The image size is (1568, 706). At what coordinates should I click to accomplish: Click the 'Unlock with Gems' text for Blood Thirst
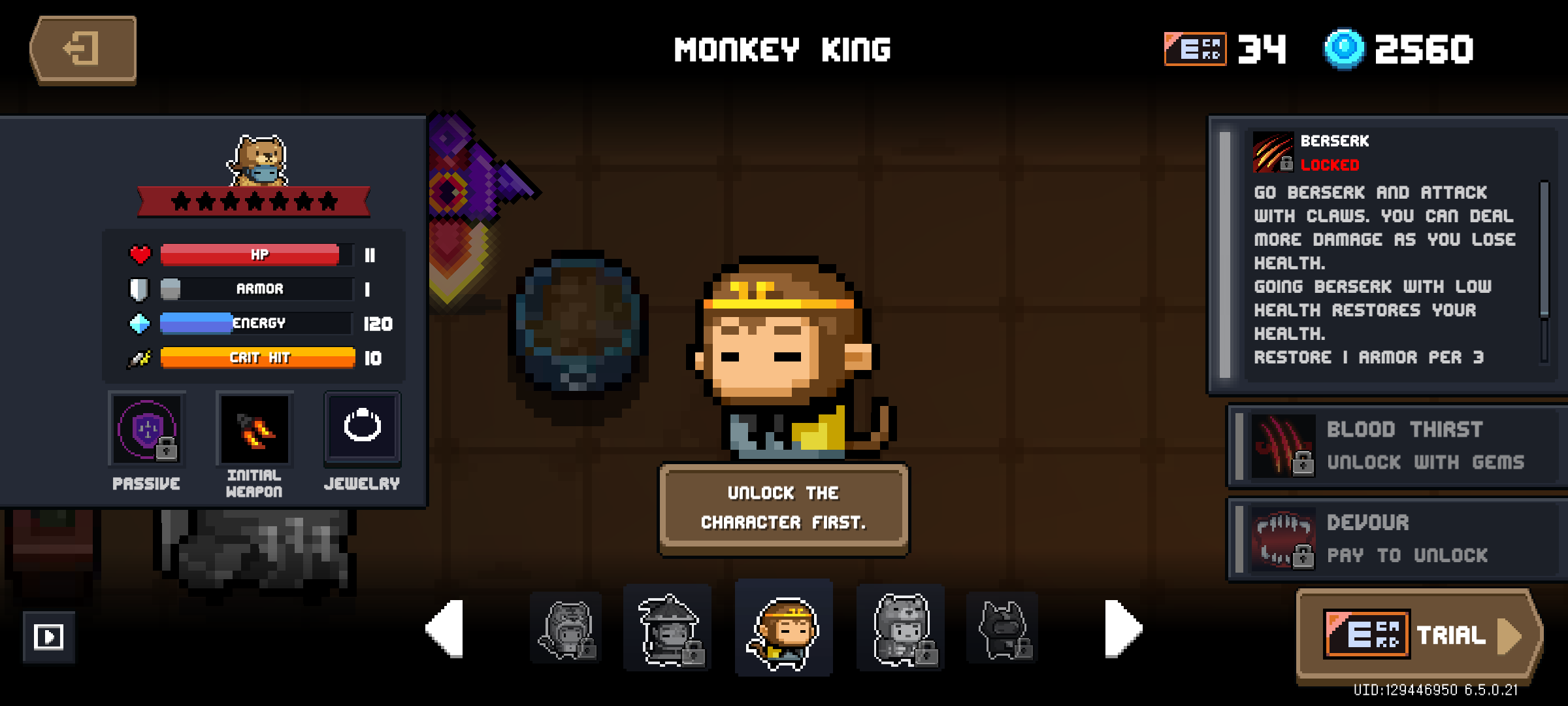[1426, 462]
